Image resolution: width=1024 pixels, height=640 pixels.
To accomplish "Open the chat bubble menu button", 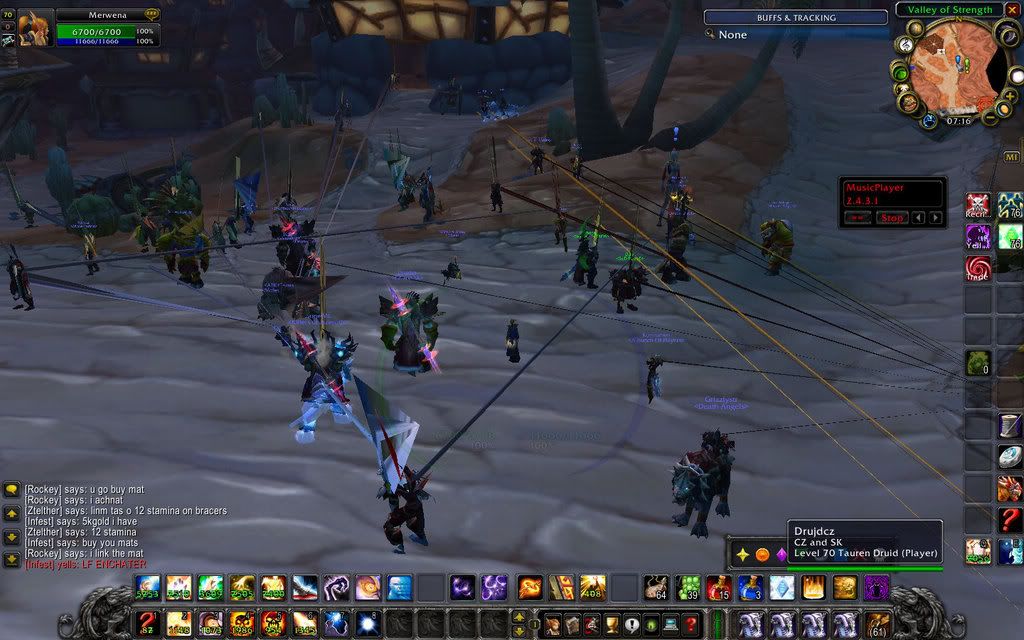I will [x=11, y=490].
